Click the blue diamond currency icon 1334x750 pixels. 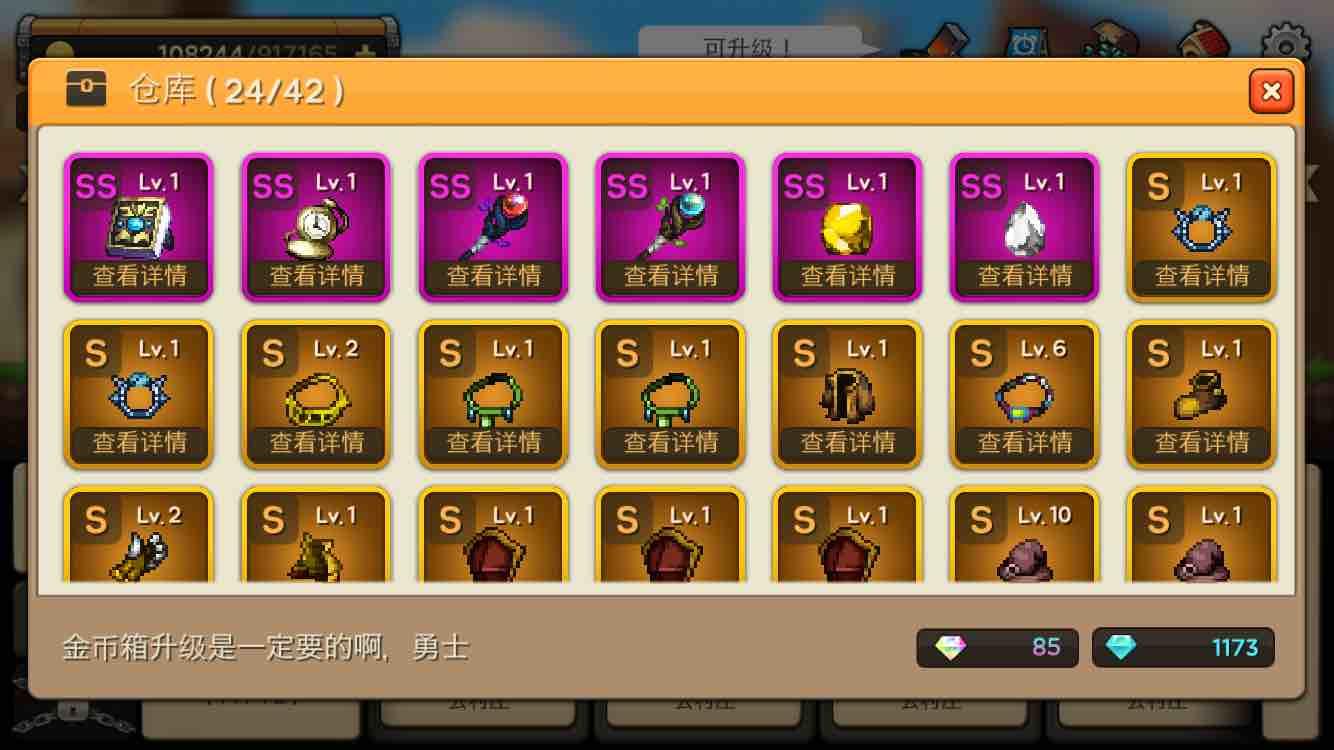coord(1122,648)
